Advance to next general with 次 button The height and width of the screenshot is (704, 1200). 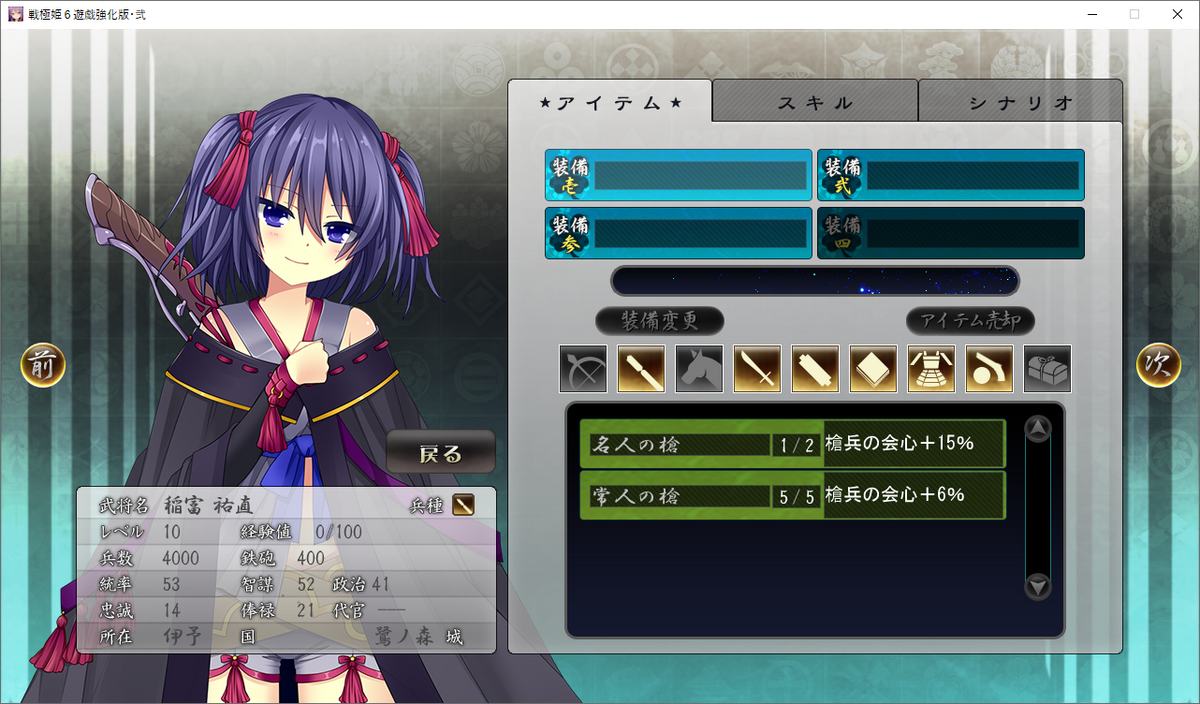pos(1158,366)
